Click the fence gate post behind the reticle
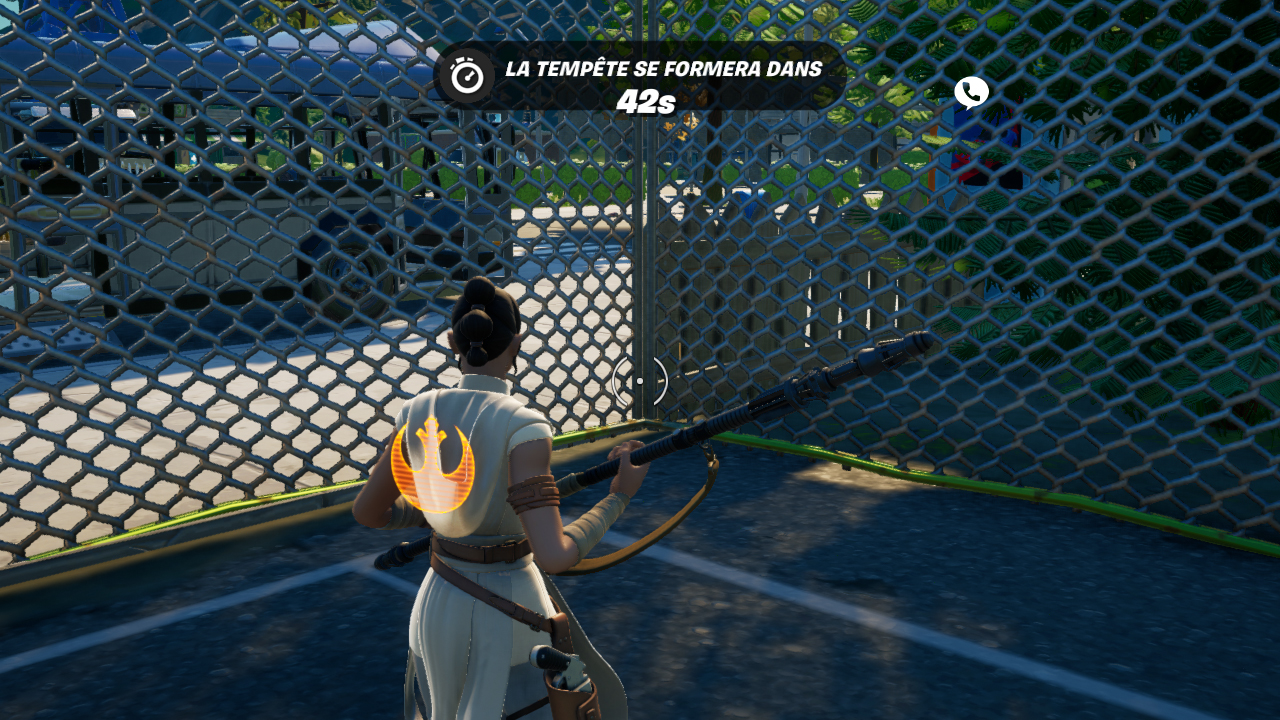The width and height of the screenshot is (1280, 720). (x=655, y=280)
